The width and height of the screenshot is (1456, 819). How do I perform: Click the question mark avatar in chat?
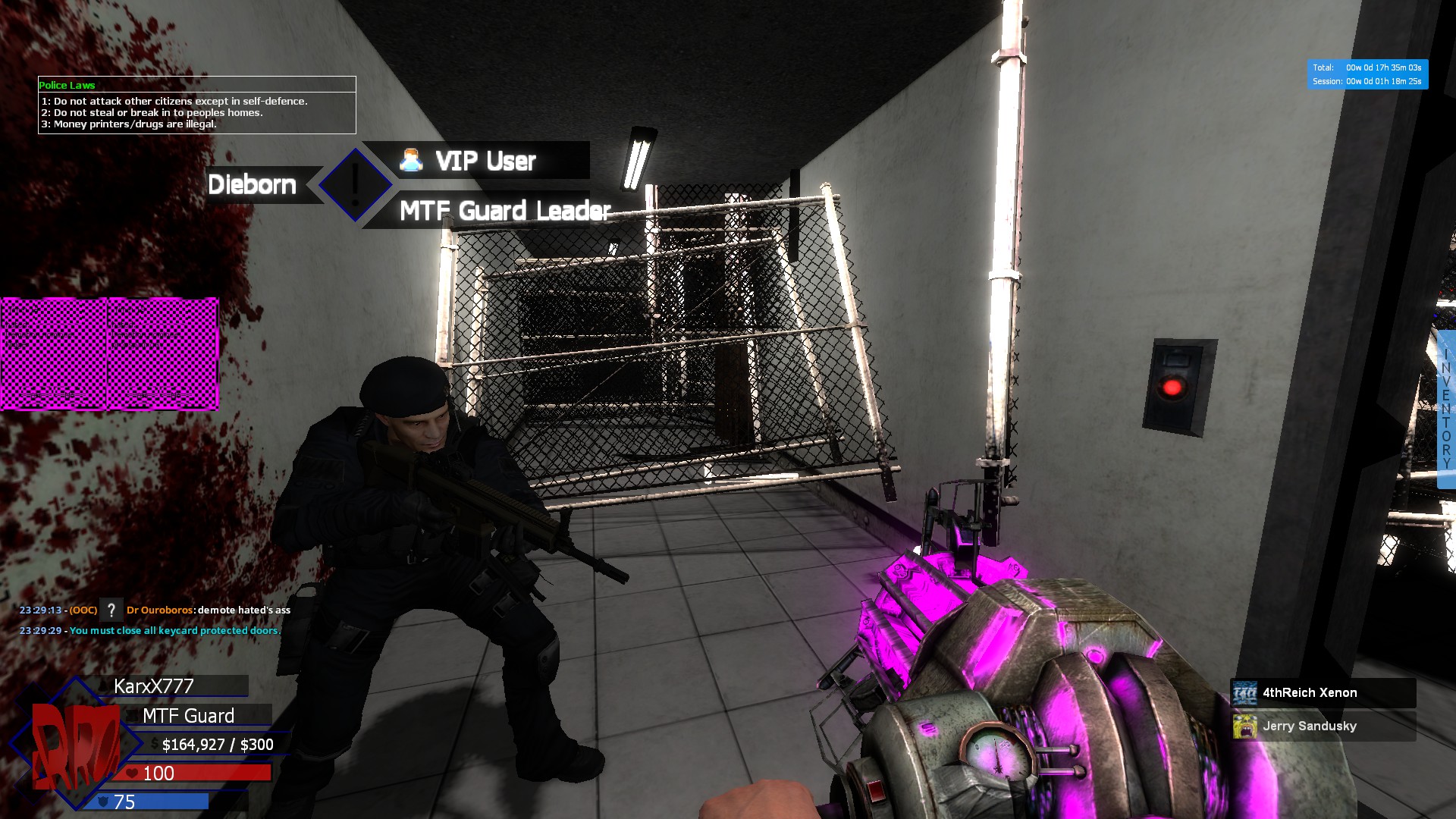click(x=111, y=610)
